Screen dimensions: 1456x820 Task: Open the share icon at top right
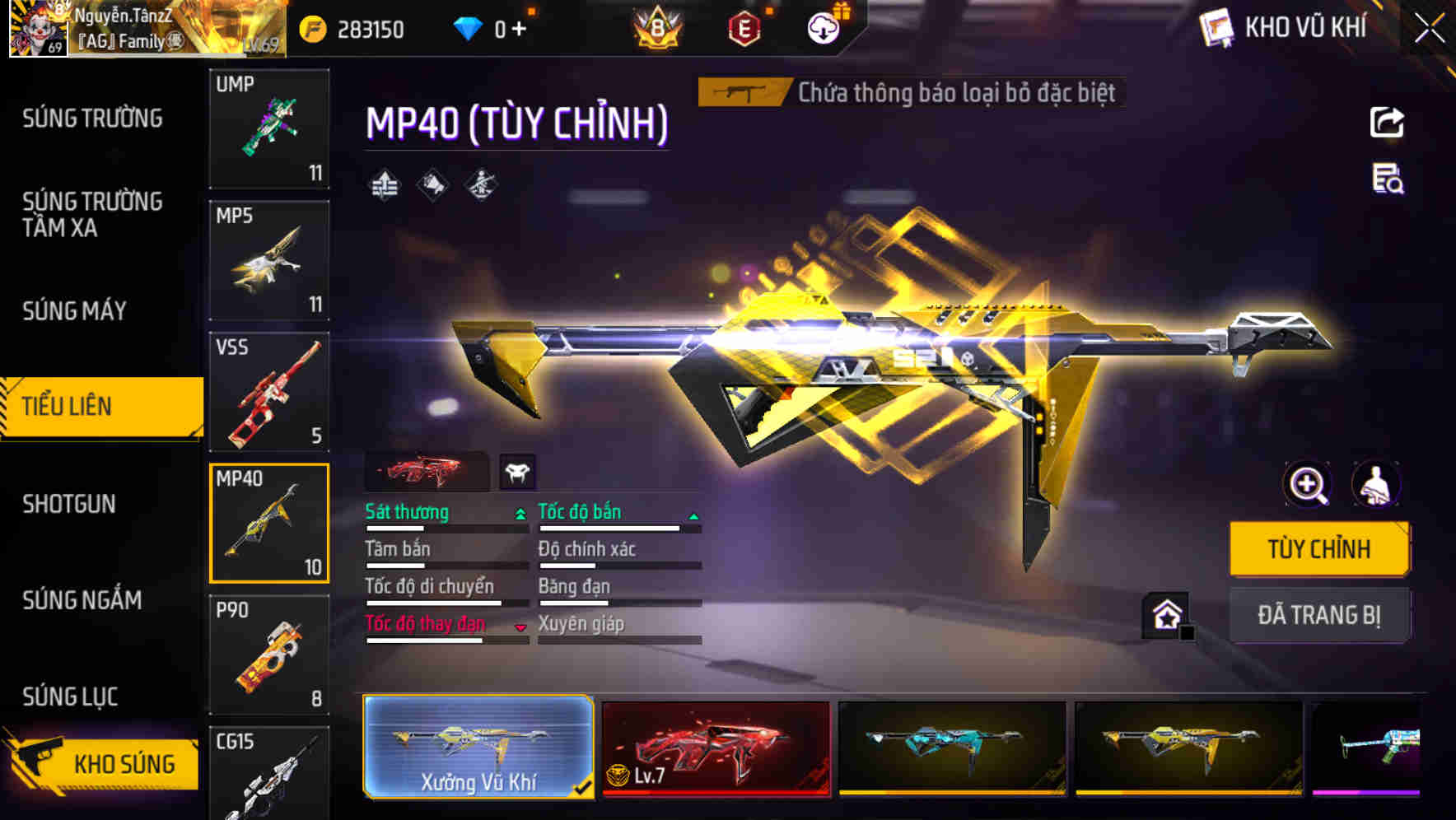tap(1388, 122)
